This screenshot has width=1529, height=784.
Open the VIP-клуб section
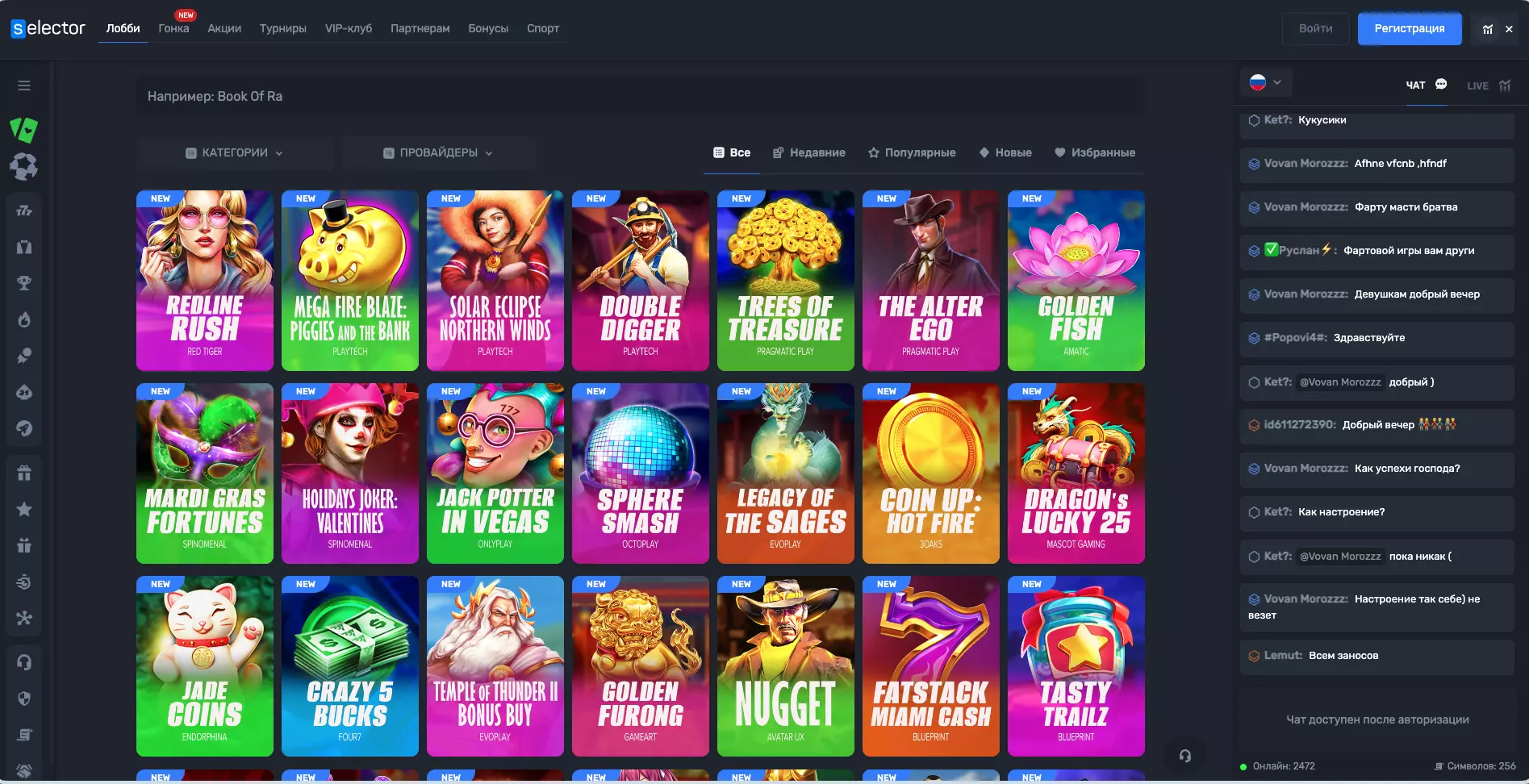(349, 28)
